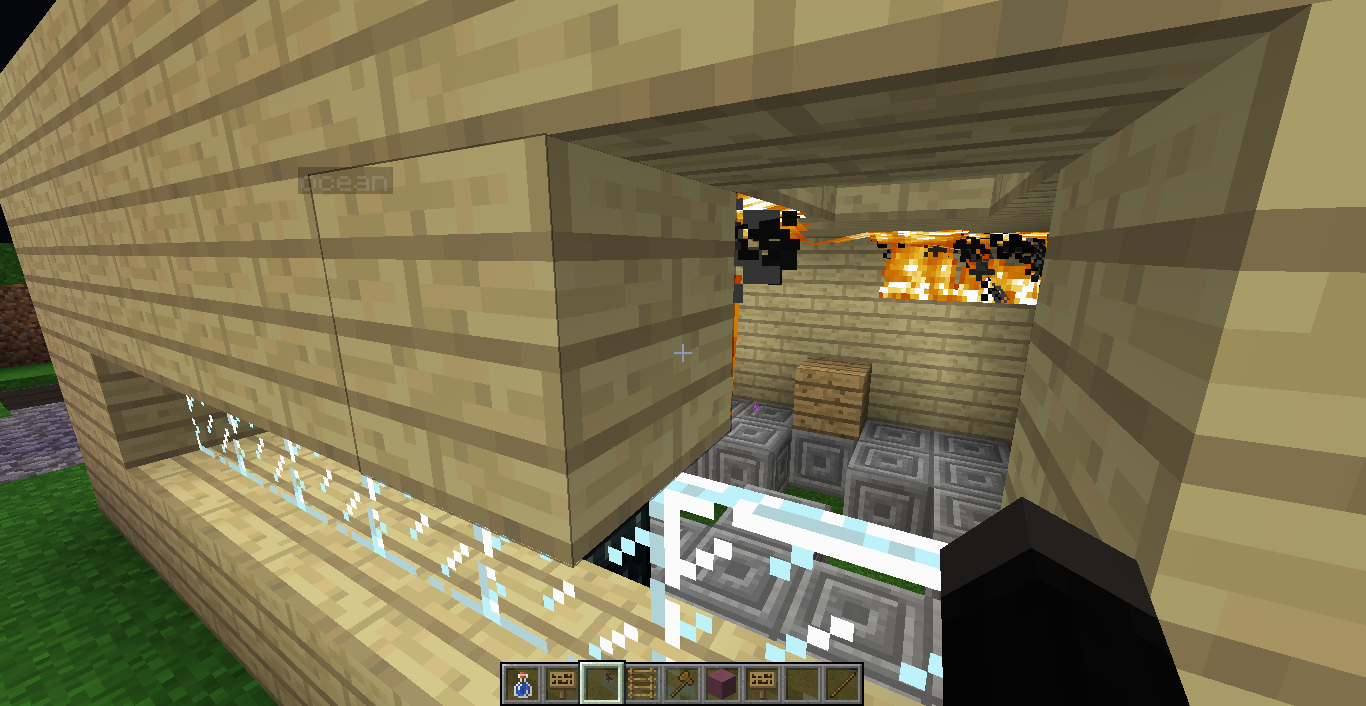Select the ladder in the hotbar
The width and height of the screenshot is (1366, 706).
[x=642, y=683]
